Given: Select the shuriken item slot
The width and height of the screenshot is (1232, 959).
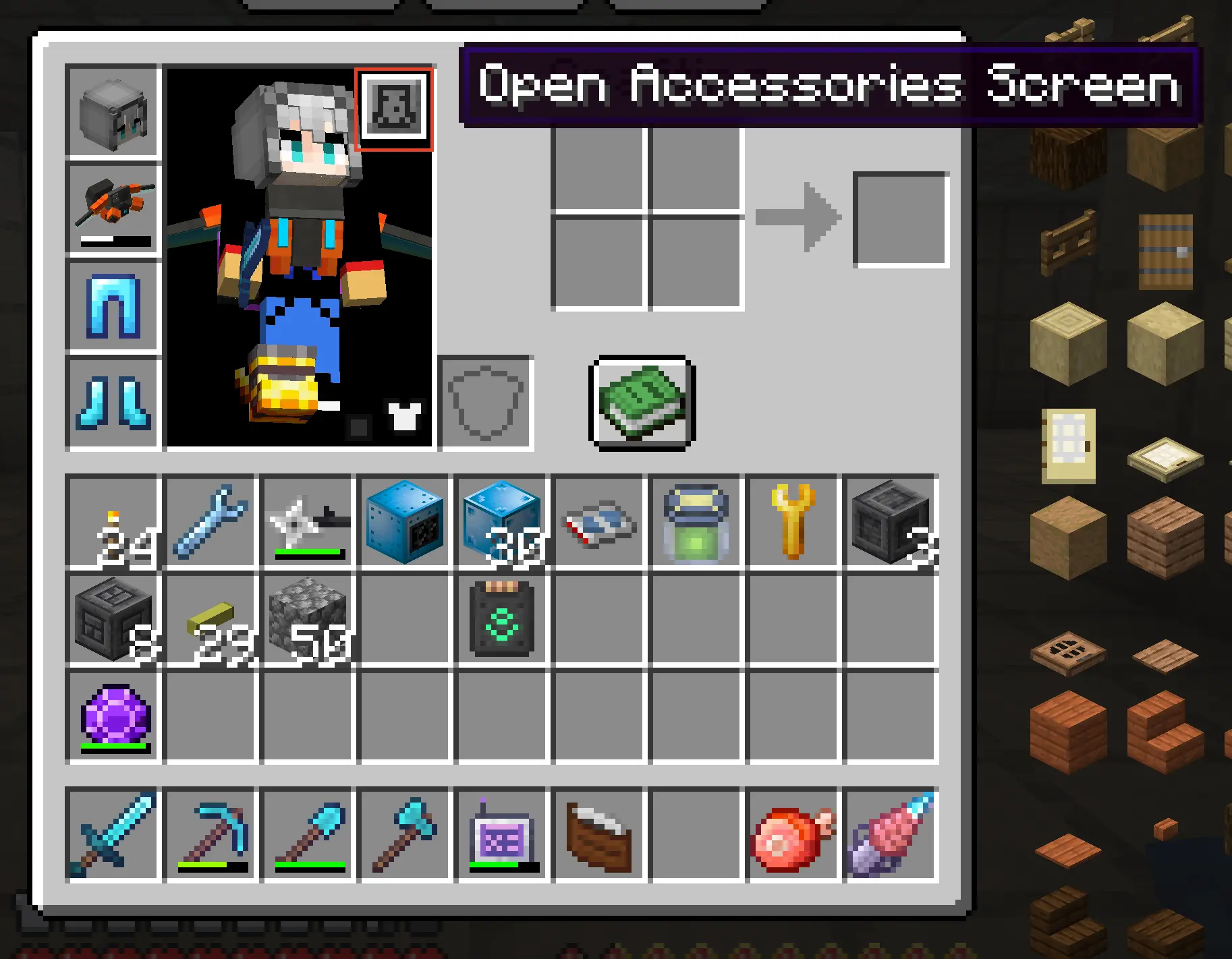Looking at the screenshot, I should click(308, 521).
